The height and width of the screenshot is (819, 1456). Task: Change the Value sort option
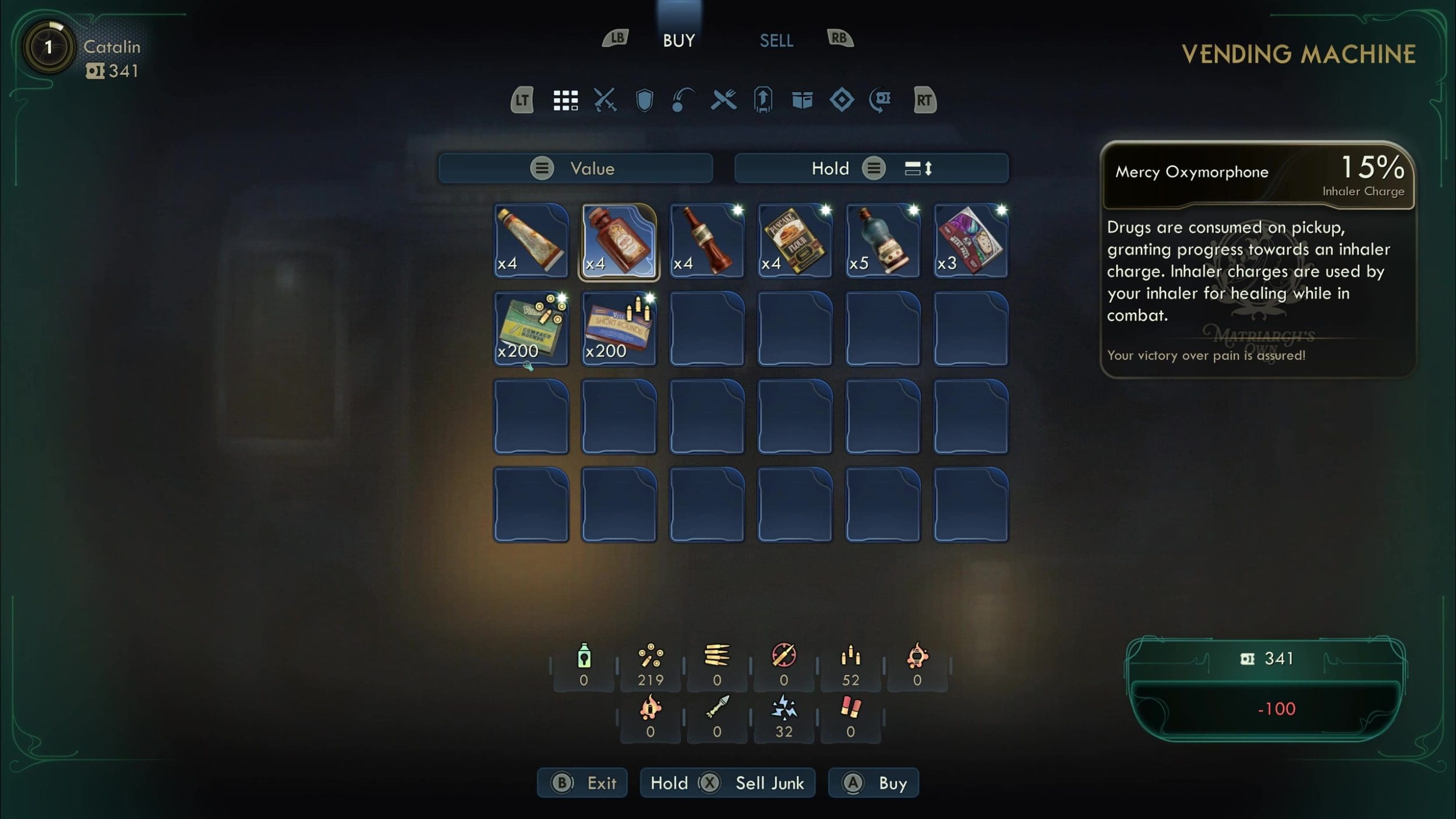(575, 168)
